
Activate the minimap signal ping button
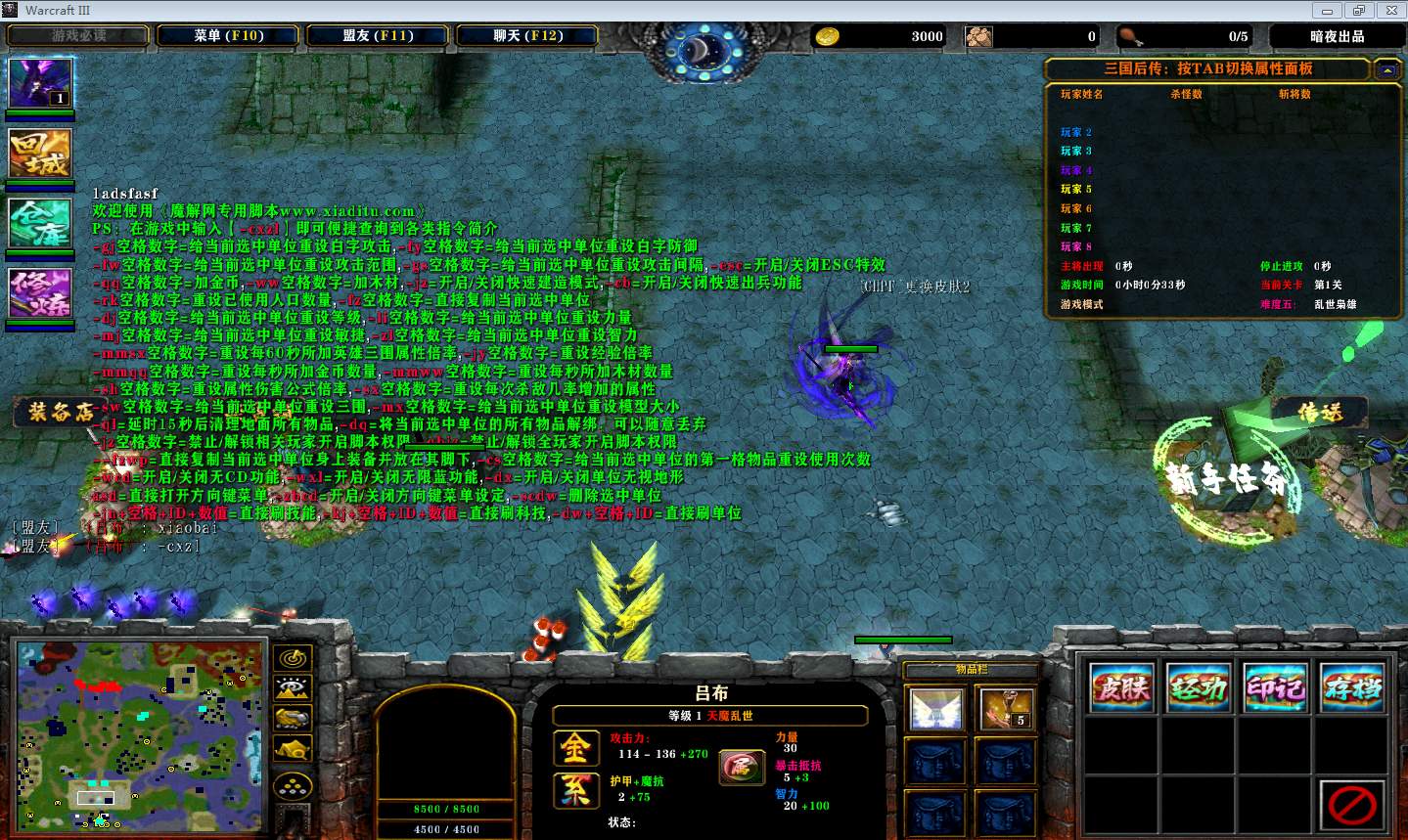click(293, 658)
